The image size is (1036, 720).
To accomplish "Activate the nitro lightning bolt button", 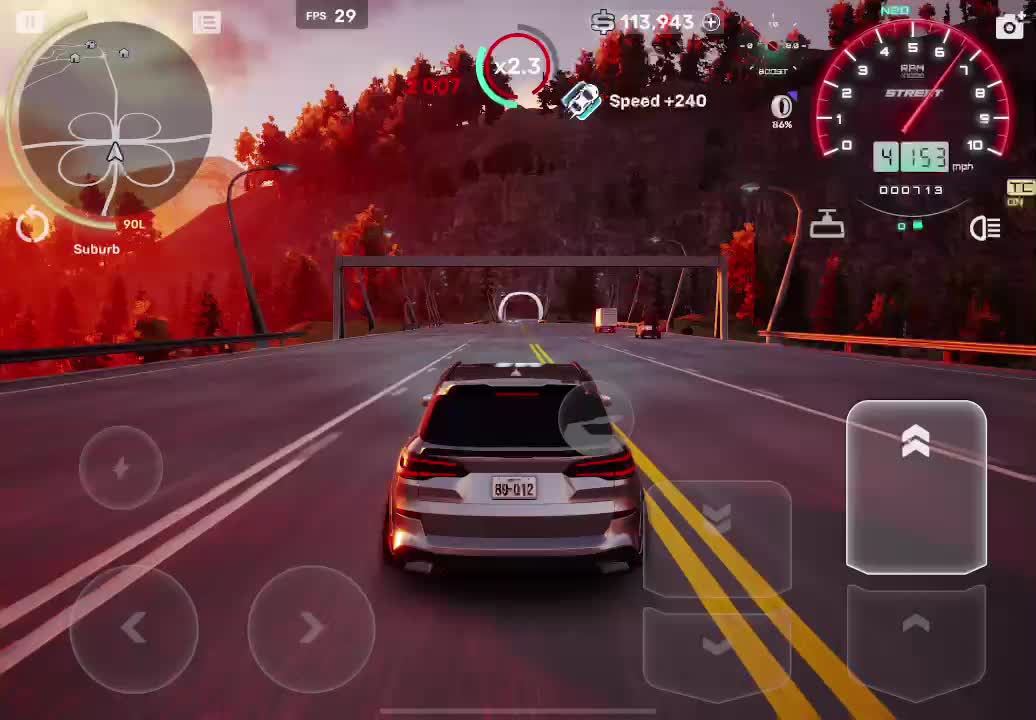I will click(121, 468).
